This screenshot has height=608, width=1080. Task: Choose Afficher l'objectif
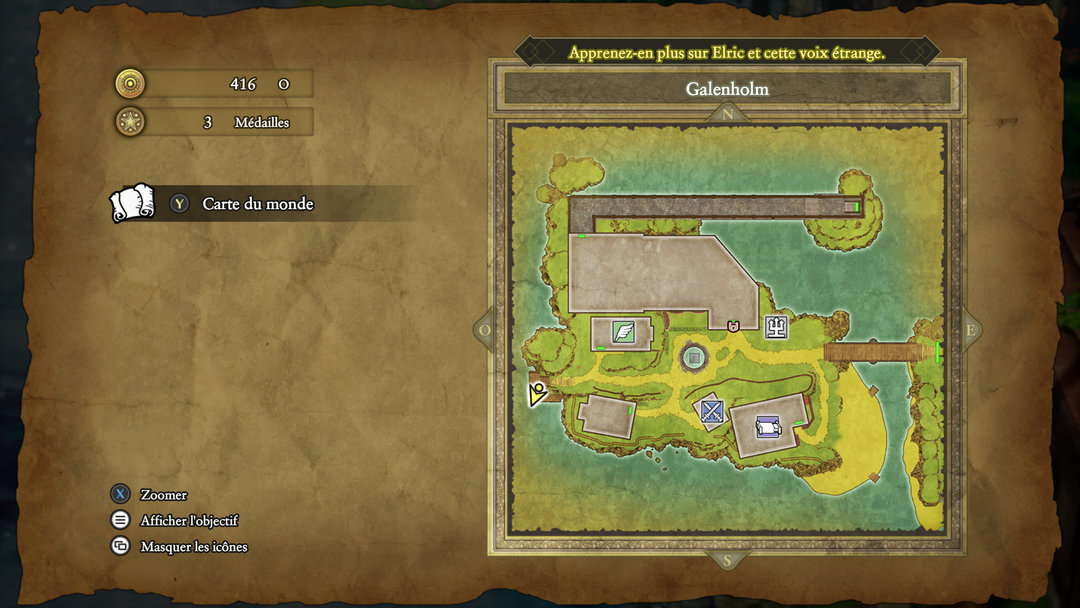(189, 520)
